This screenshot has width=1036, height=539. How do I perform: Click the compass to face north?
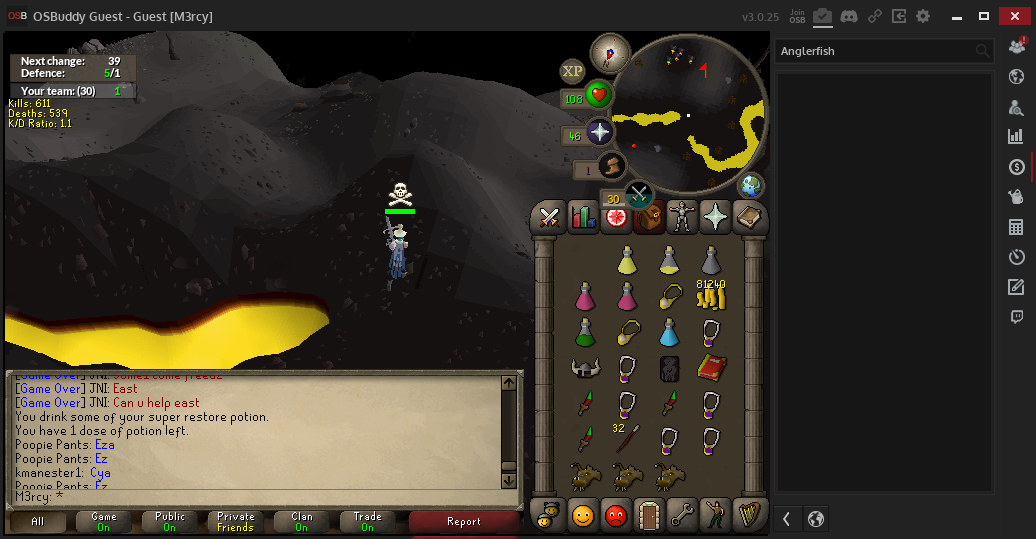pyautogui.click(x=609, y=52)
